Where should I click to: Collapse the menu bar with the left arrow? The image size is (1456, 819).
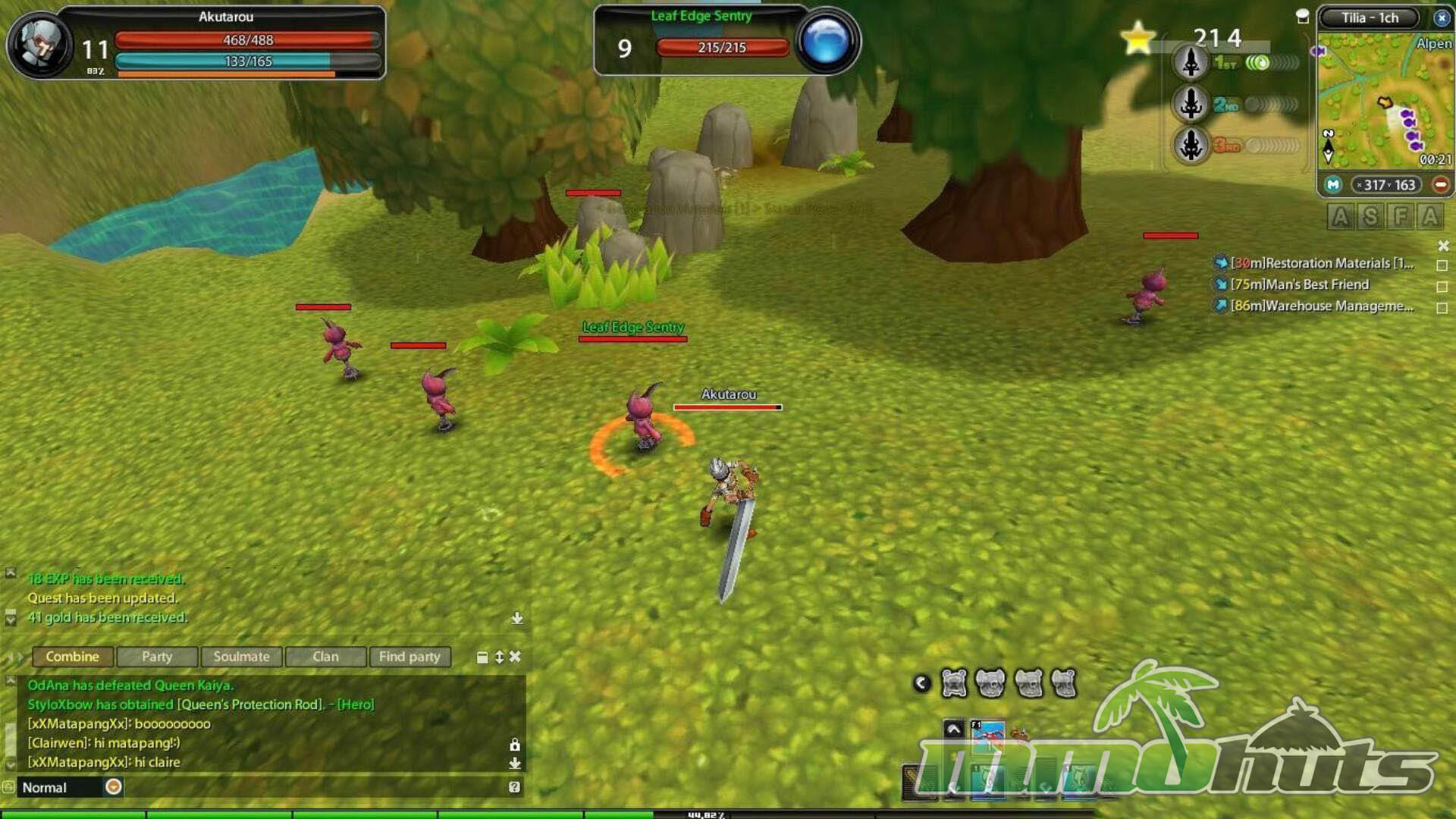[x=921, y=683]
